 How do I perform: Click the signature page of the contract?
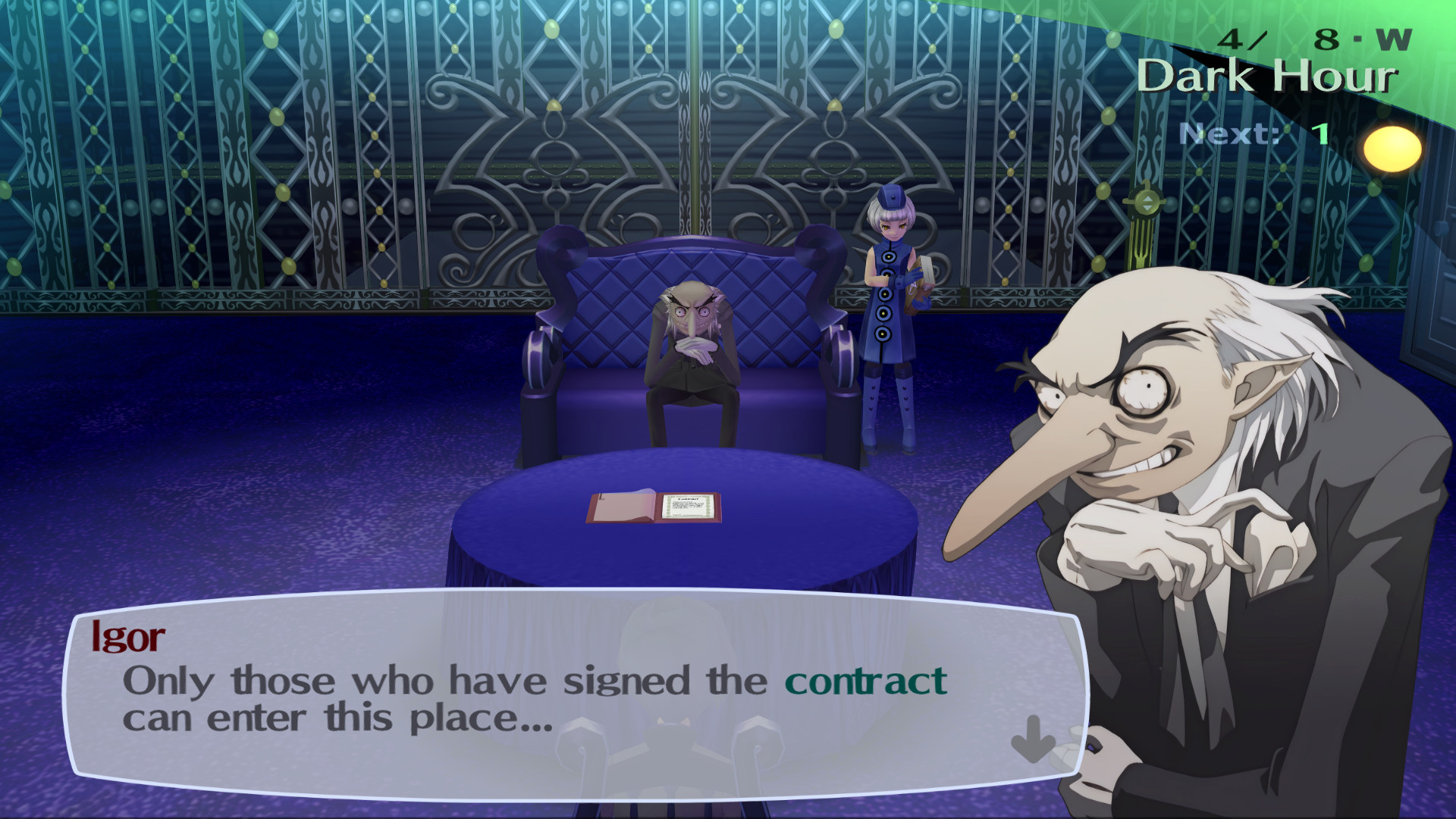pyautogui.click(x=689, y=507)
